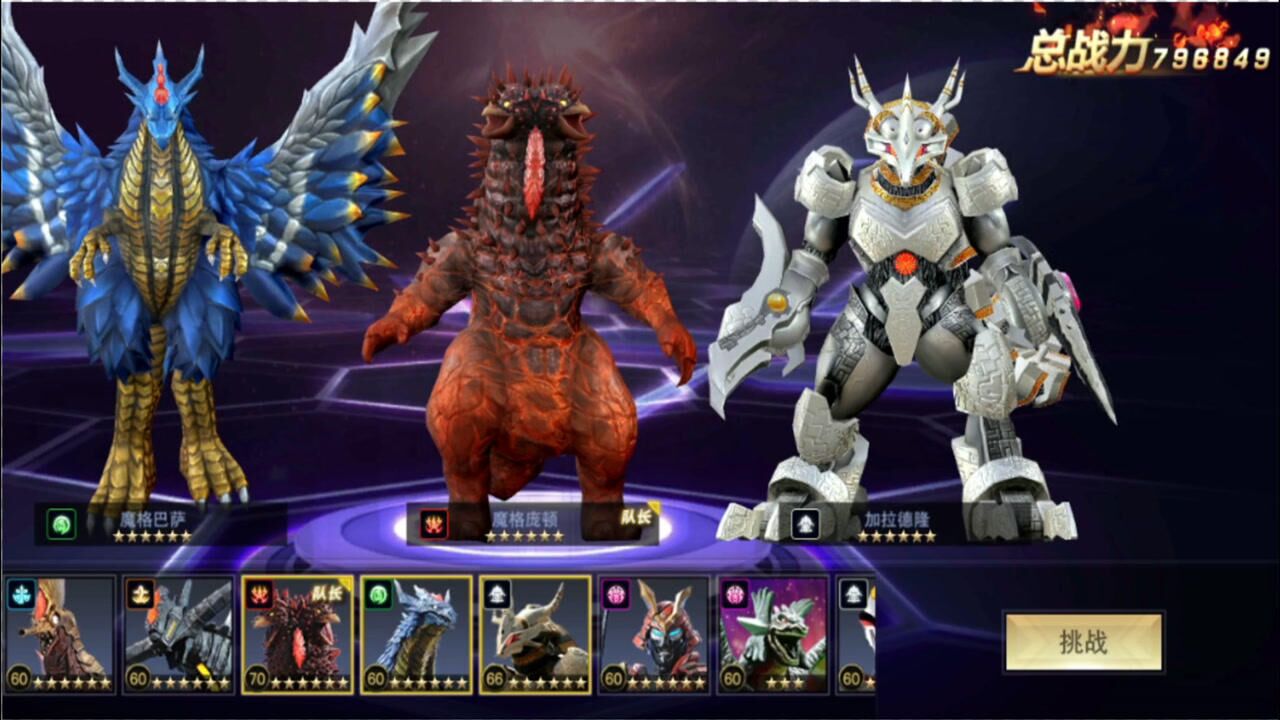Select the dark attribute icon on the level 66 card
The width and height of the screenshot is (1280, 720).
coord(500,593)
